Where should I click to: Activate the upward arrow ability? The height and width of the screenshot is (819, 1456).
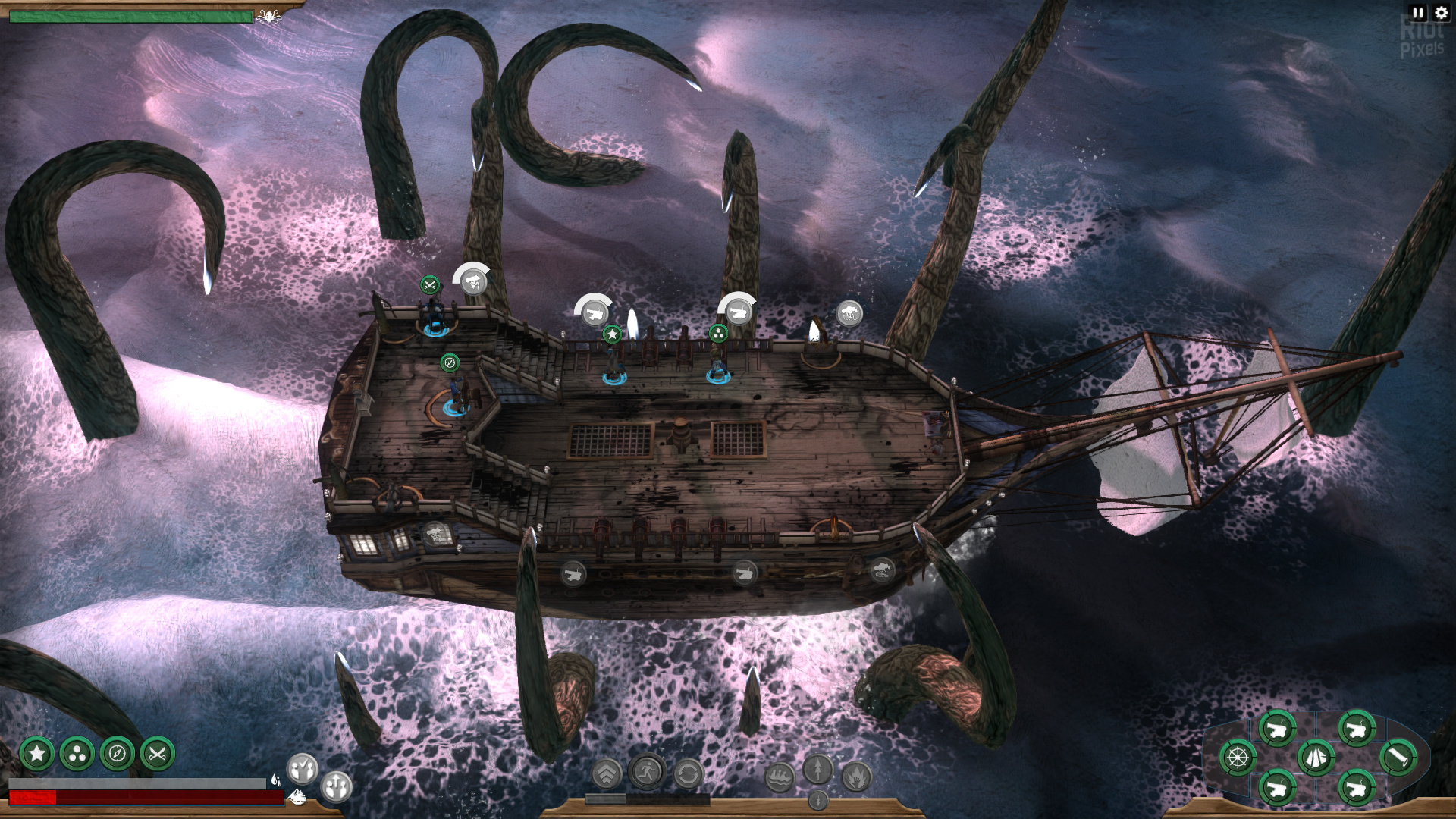pyautogui.click(x=817, y=769)
